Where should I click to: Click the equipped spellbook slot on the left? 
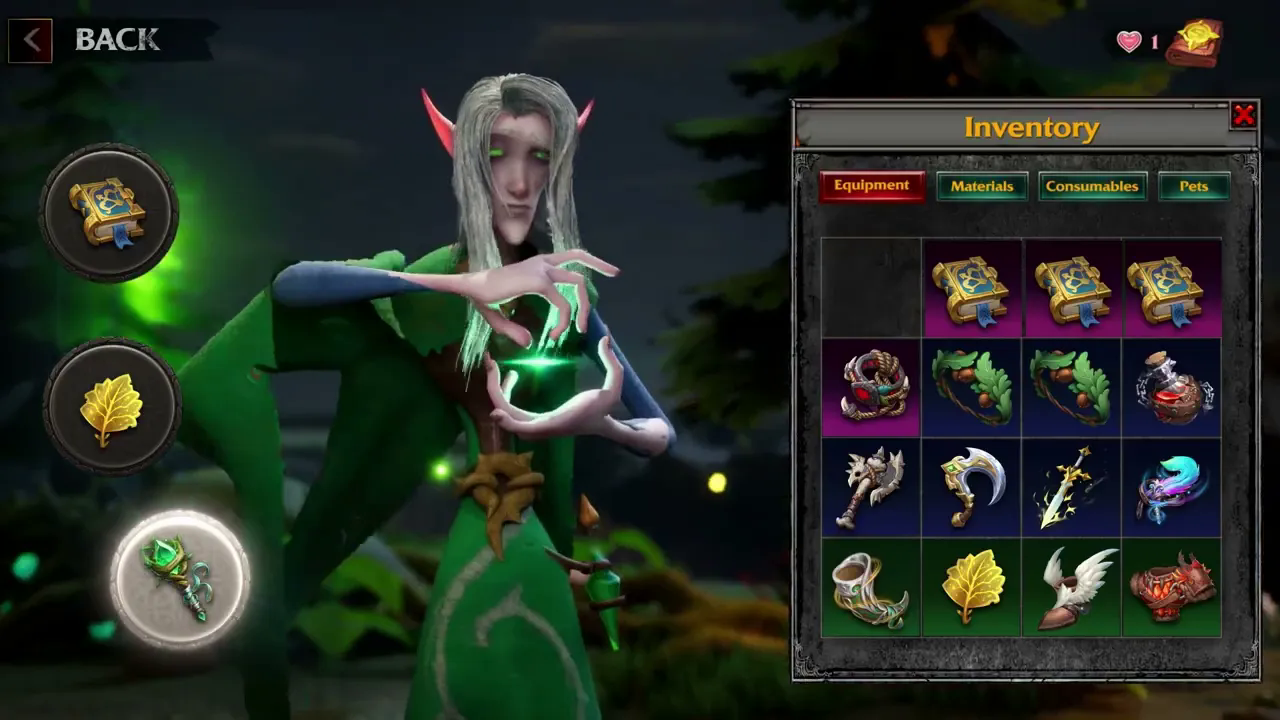[x=109, y=212]
